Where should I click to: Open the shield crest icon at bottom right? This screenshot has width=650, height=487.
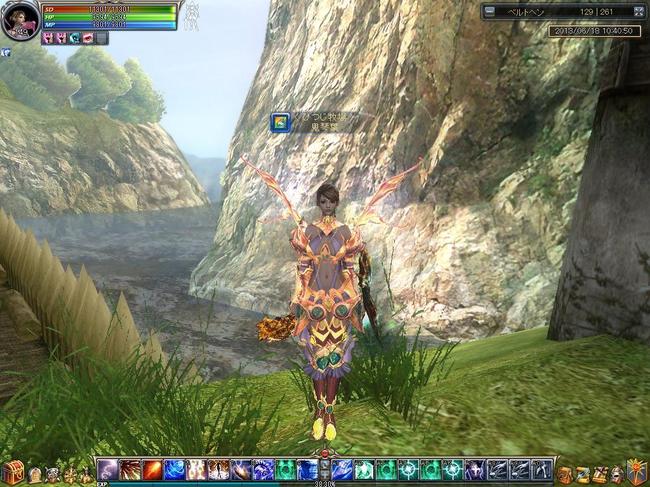point(636,472)
